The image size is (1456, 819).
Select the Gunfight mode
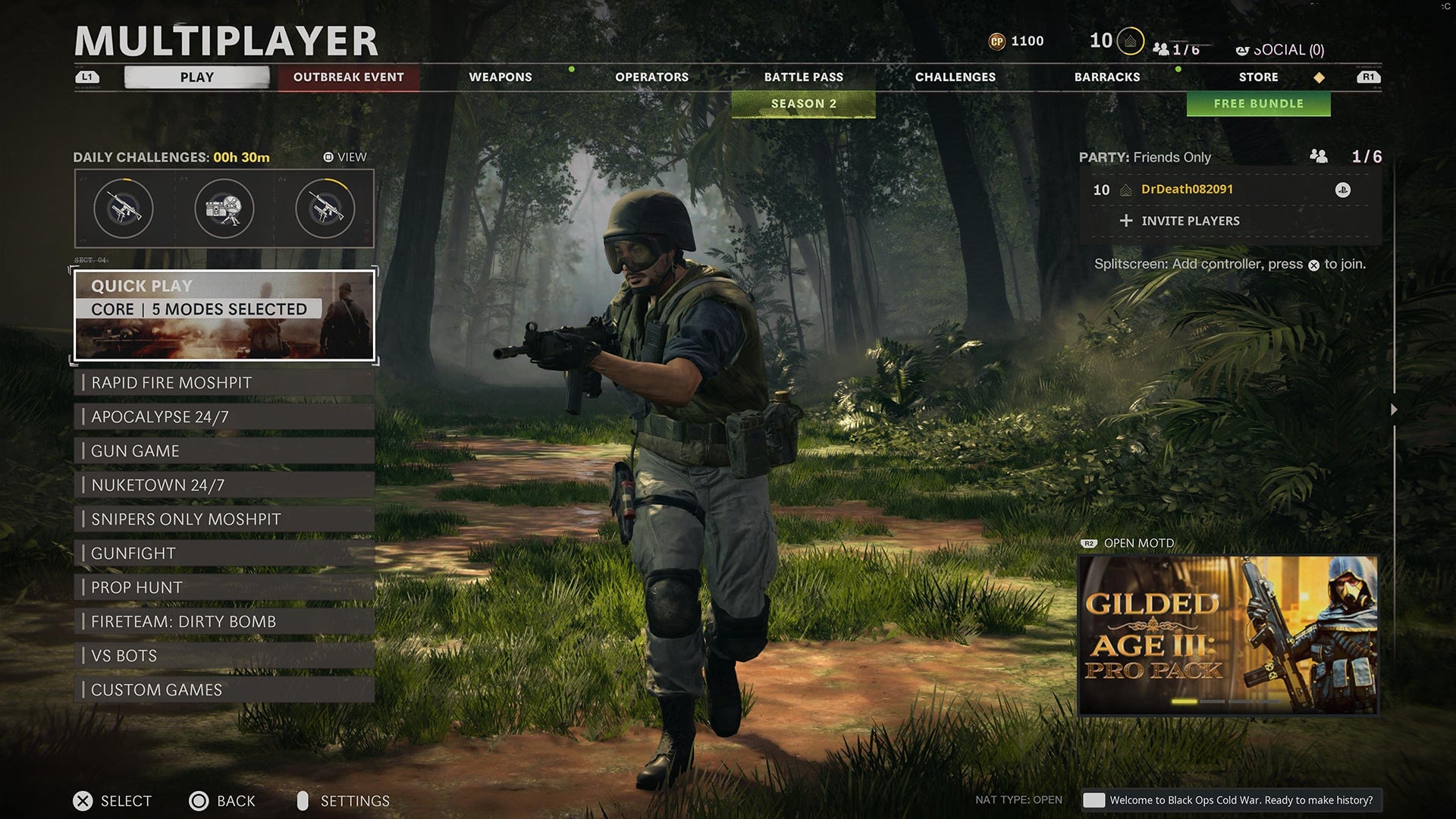pyautogui.click(x=224, y=554)
